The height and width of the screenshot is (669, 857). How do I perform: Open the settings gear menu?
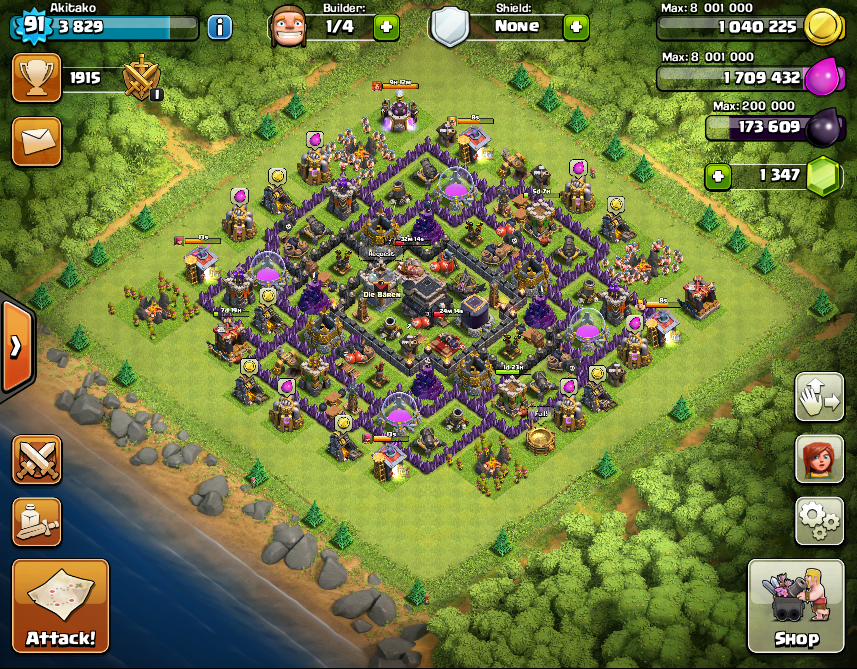(x=818, y=520)
